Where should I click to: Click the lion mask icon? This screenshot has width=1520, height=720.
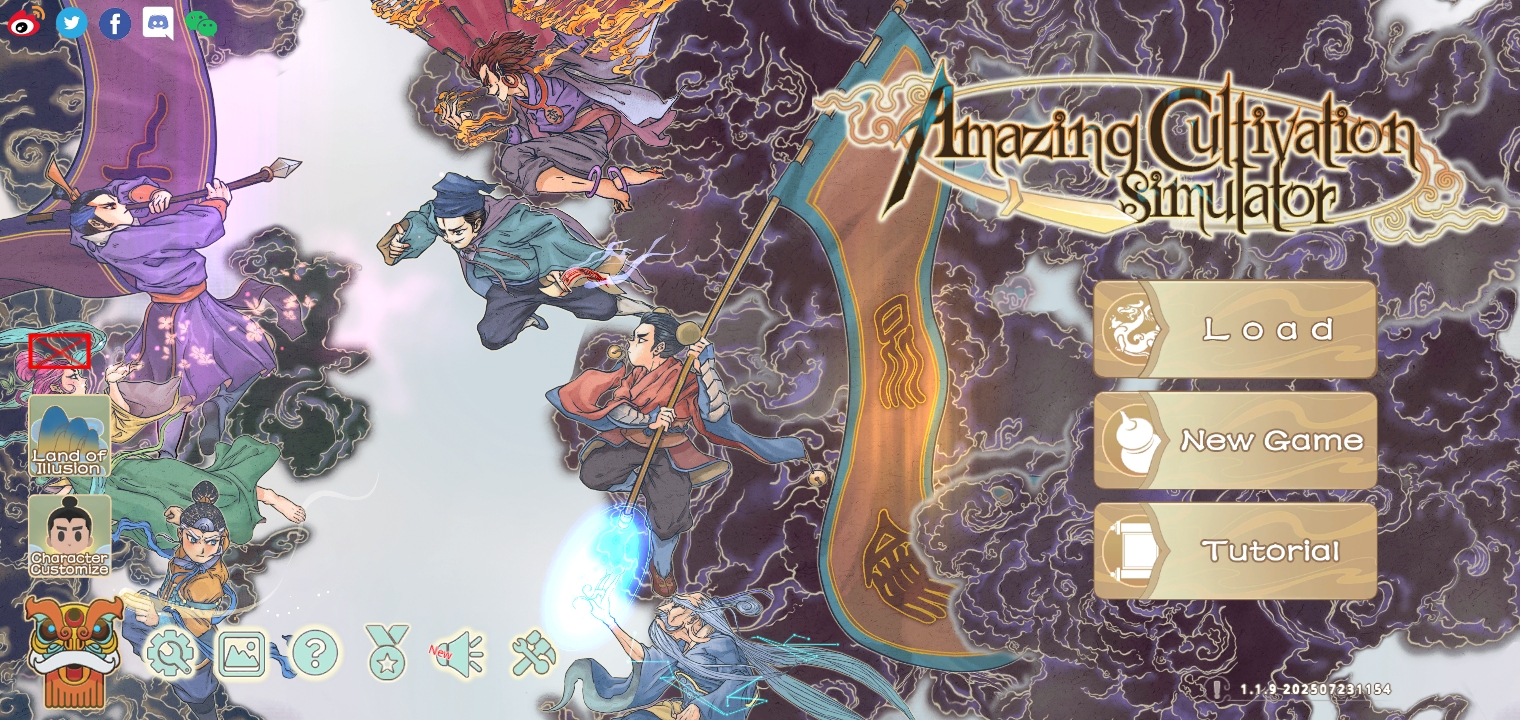click(x=73, y=650)
